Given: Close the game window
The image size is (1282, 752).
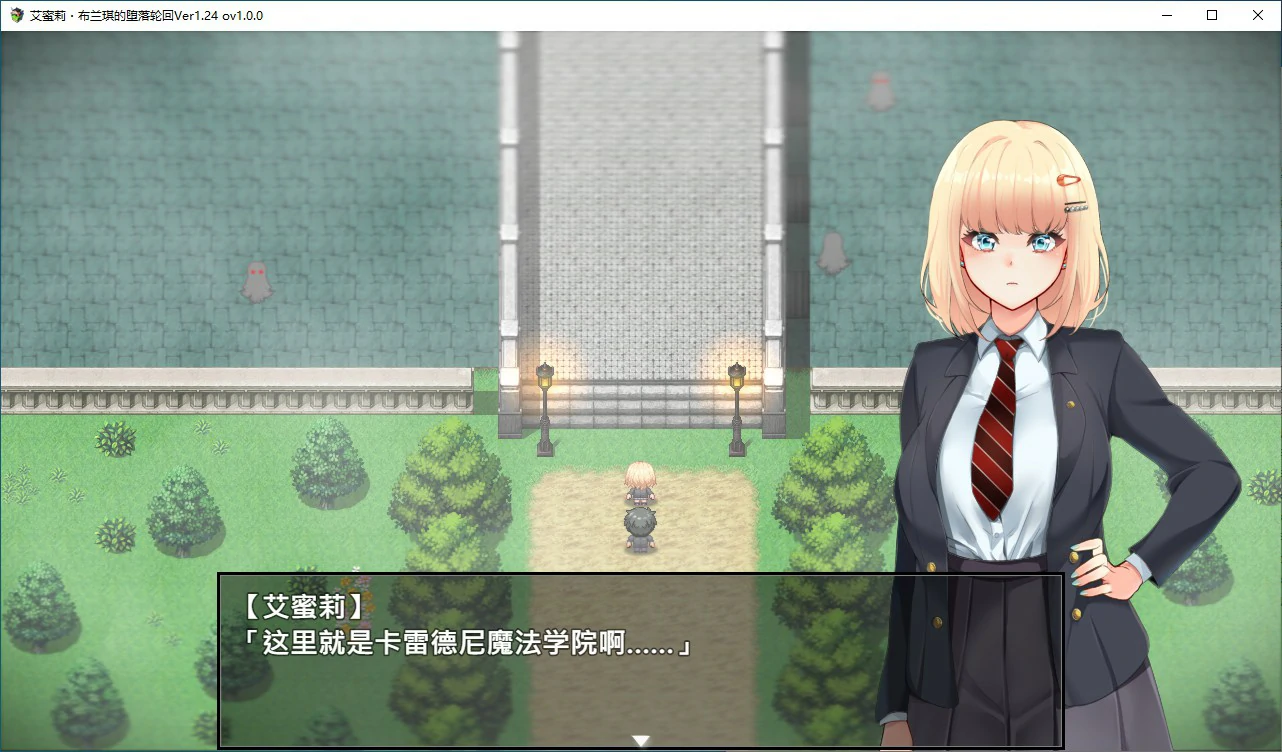Looking at the screenshot, I should coord(1258,15).
